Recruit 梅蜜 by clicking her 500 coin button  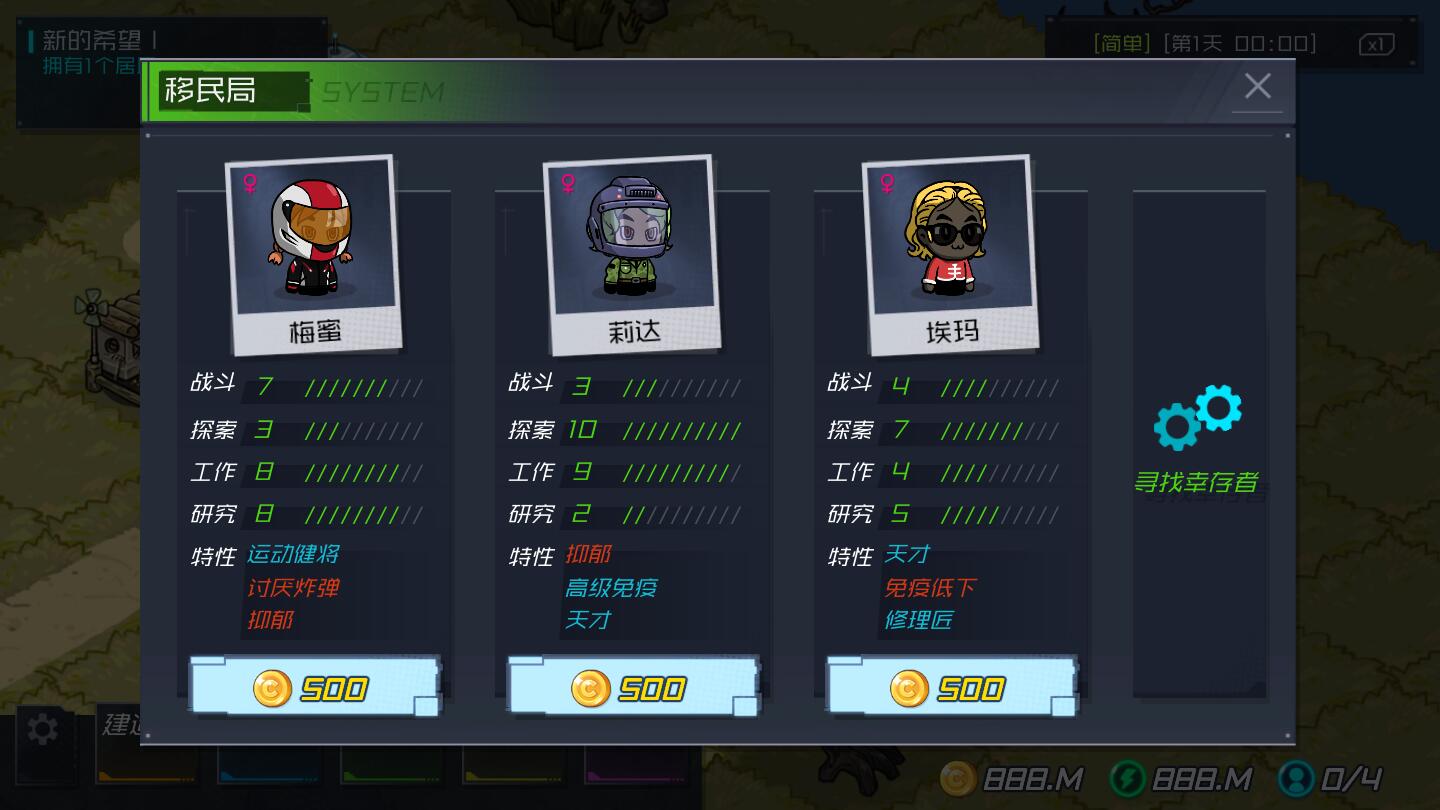coord(313,687)
